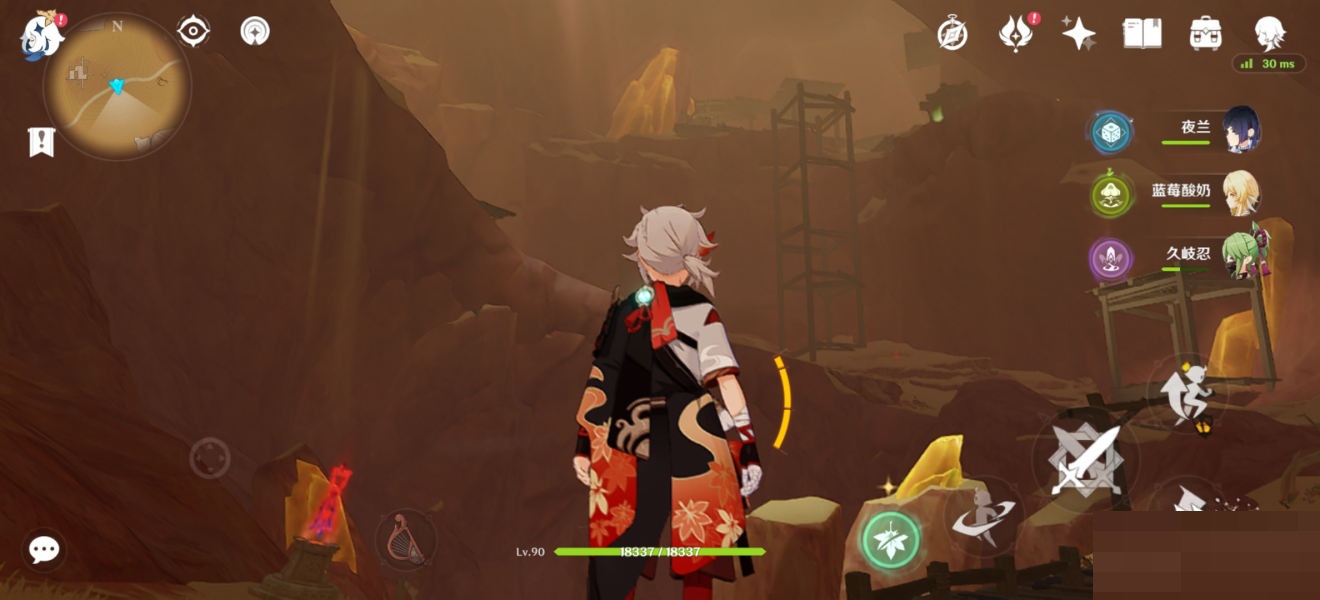Image resolution: width=1320 pixels, height=600 pixels.
Task: Open the character profile head icon
Action: pyautogui.click(x=1269, y=34)
